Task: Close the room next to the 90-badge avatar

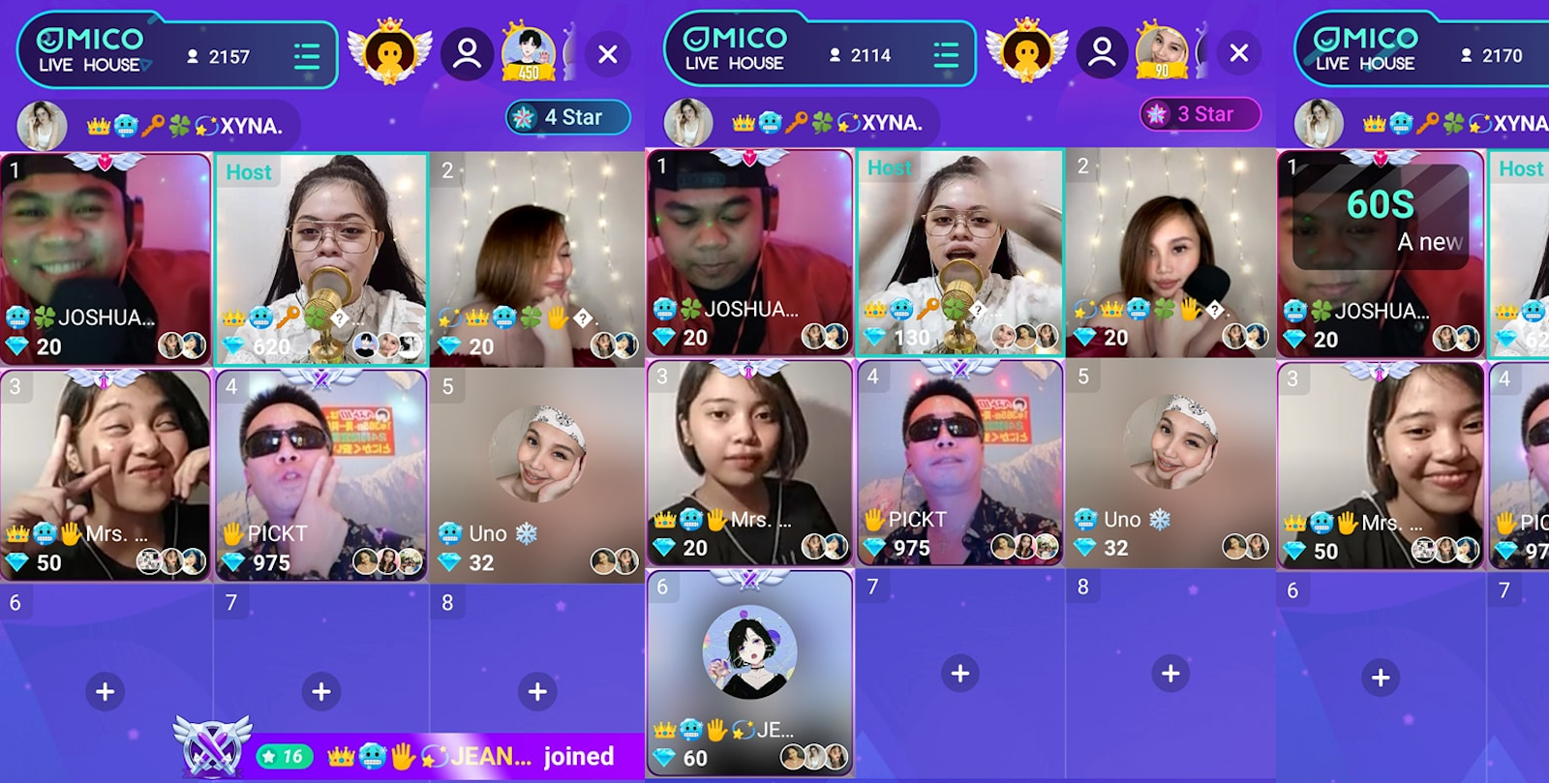Action: tap(1239, 53)
